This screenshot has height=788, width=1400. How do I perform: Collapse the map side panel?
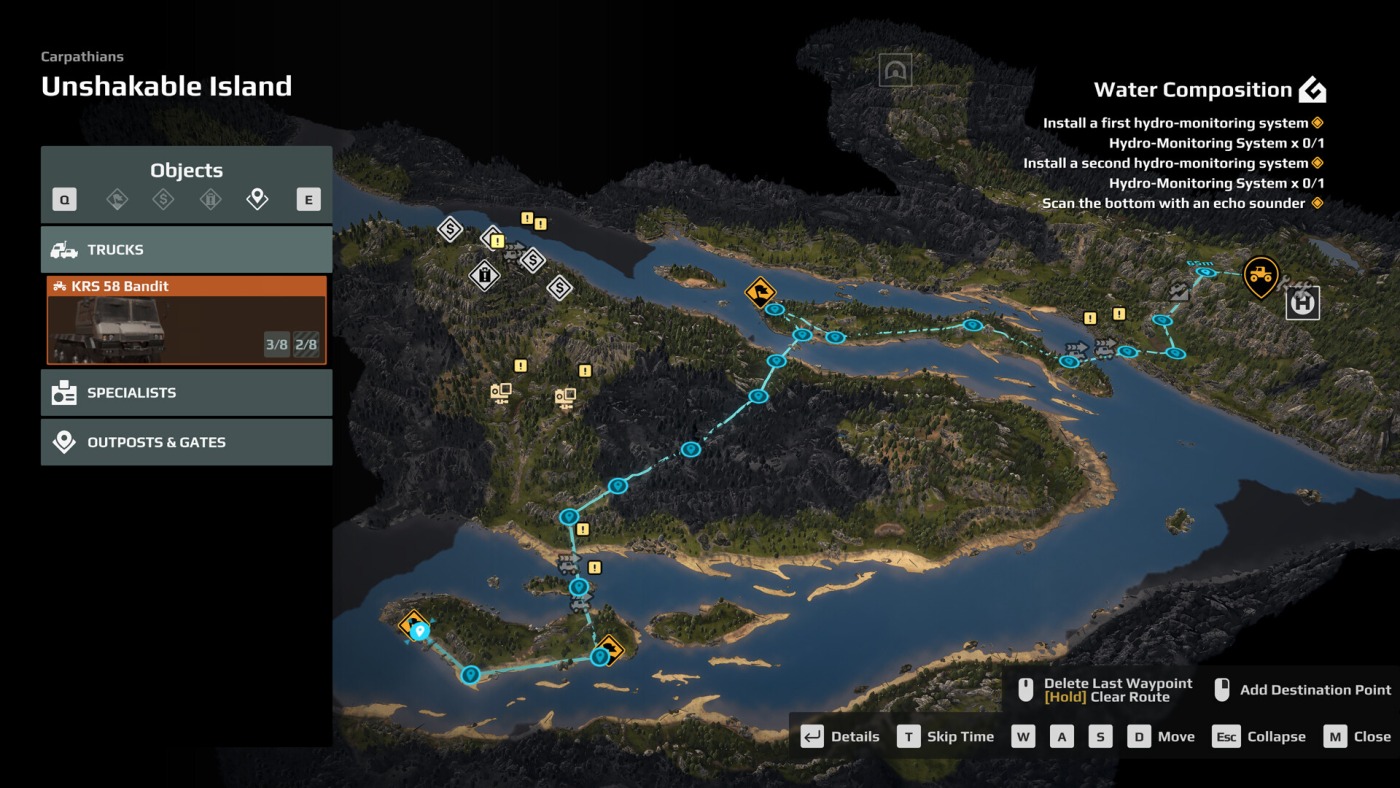[x=1259, y=737]
